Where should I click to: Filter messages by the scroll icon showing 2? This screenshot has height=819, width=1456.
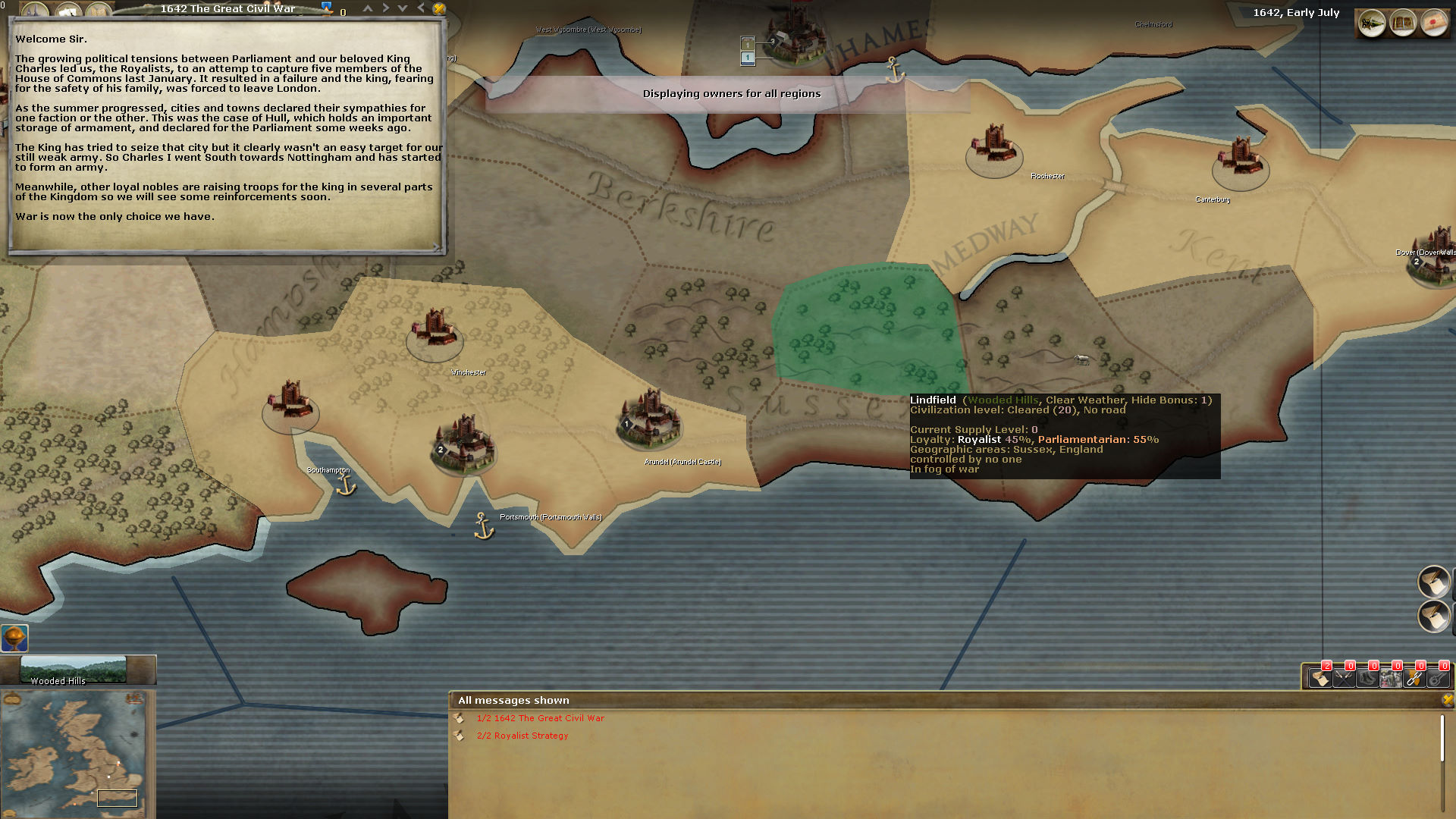(x=1320, y=677)
